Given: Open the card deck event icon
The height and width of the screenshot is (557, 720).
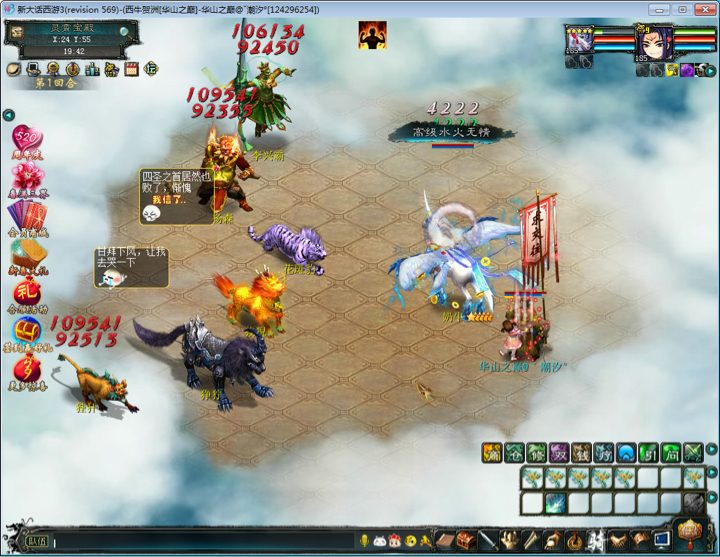Looking at the screenshot, I should pyautogui.click(x=27, y=215).
